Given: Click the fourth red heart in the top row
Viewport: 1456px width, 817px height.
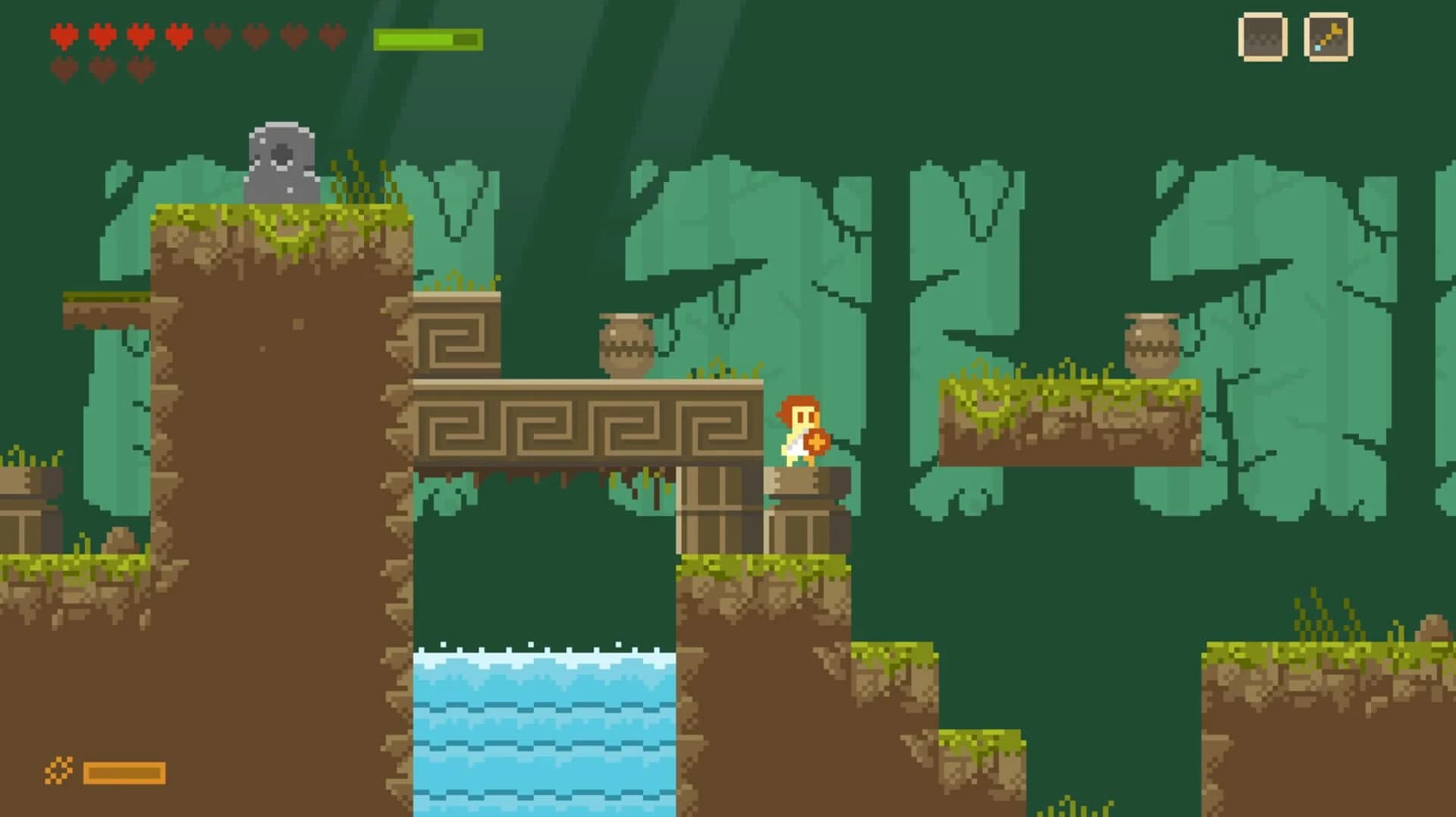Looking at the screenshot, I should click(180, 36).
